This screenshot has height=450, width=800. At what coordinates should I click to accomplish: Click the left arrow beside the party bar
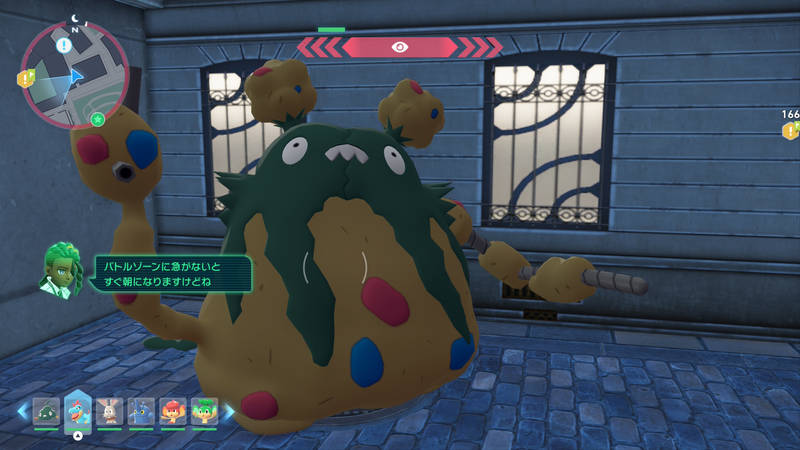coord(21,411)
